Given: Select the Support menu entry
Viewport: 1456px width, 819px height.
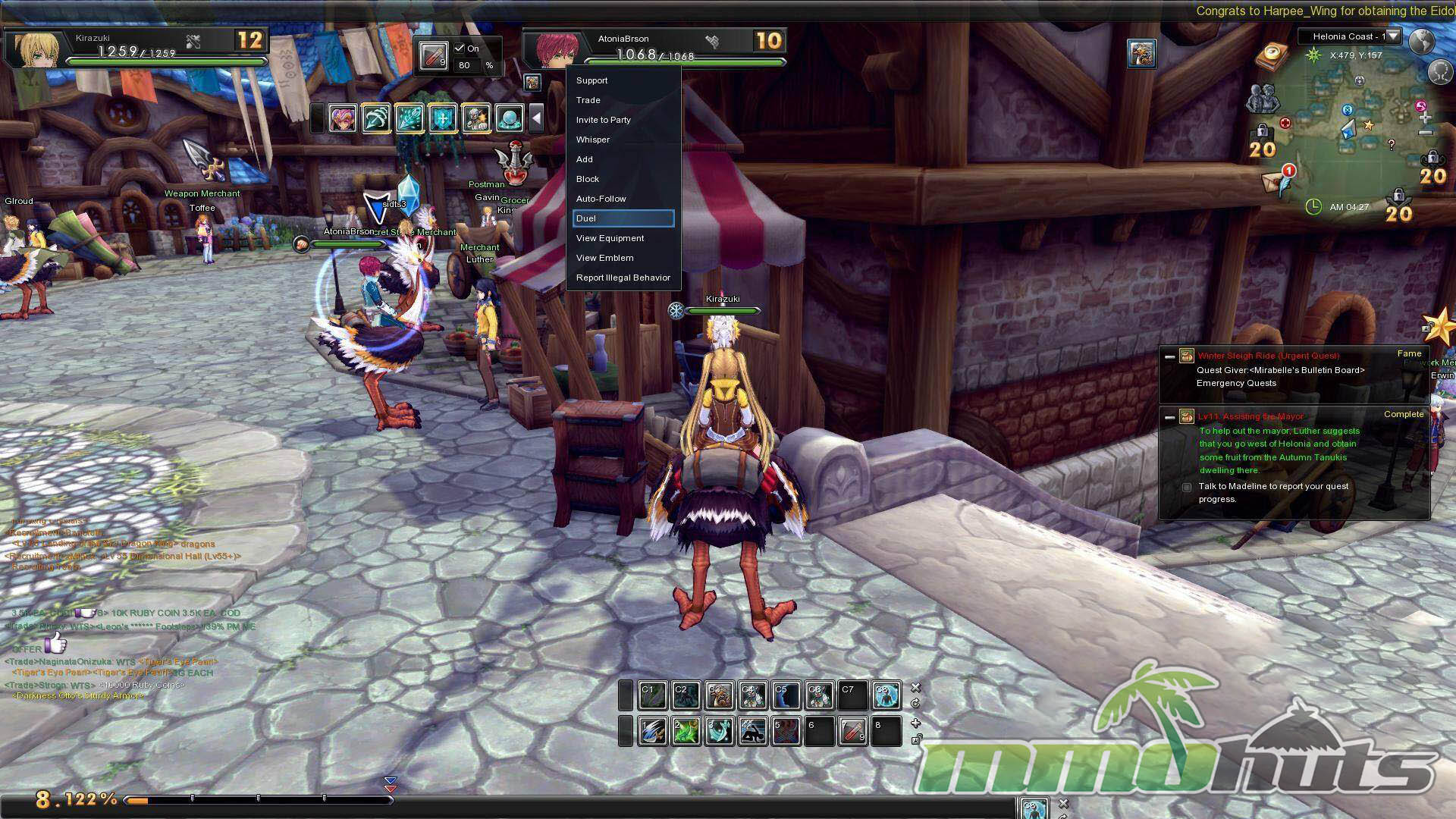Looking at the screenshot, I should pos(592,80).
